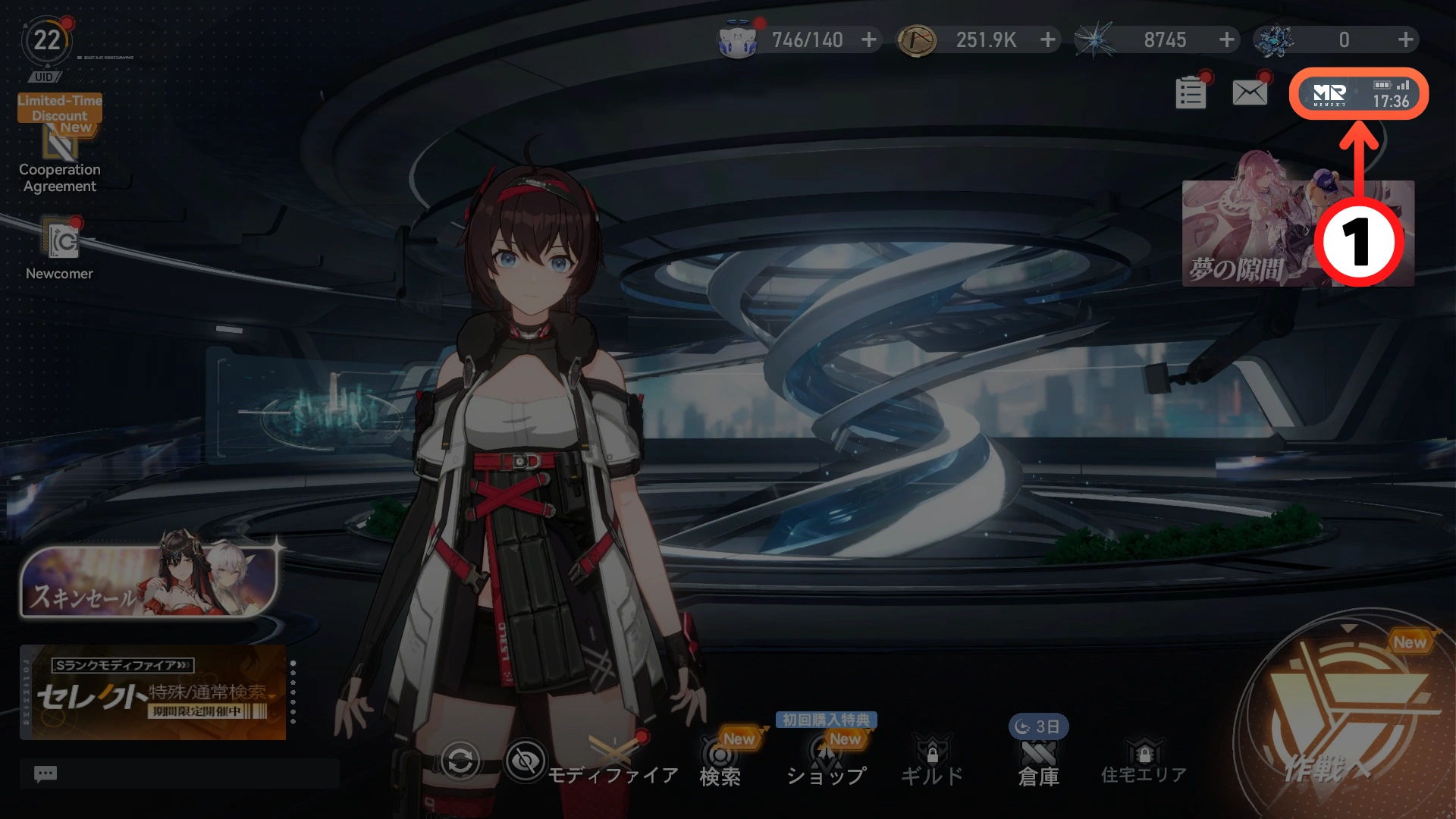
Task: Open the モディファイア menu
Action: [x=613, y=761]
